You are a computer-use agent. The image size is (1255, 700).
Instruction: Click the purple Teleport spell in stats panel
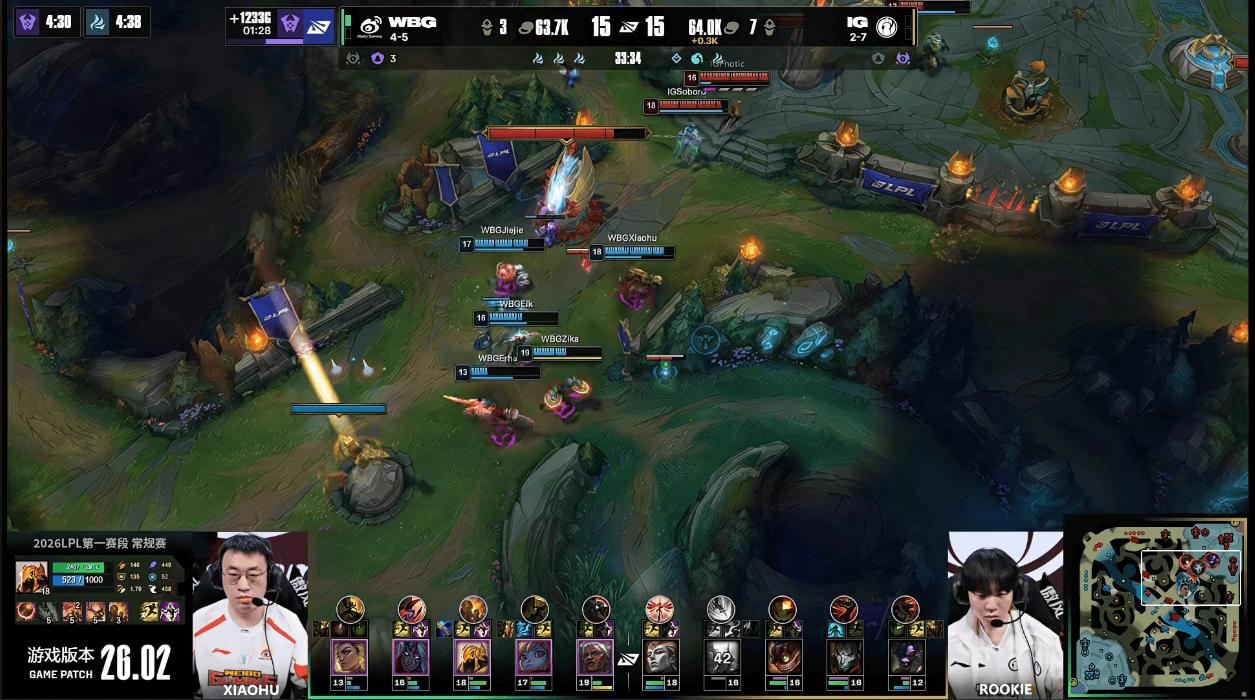(170, 611)
